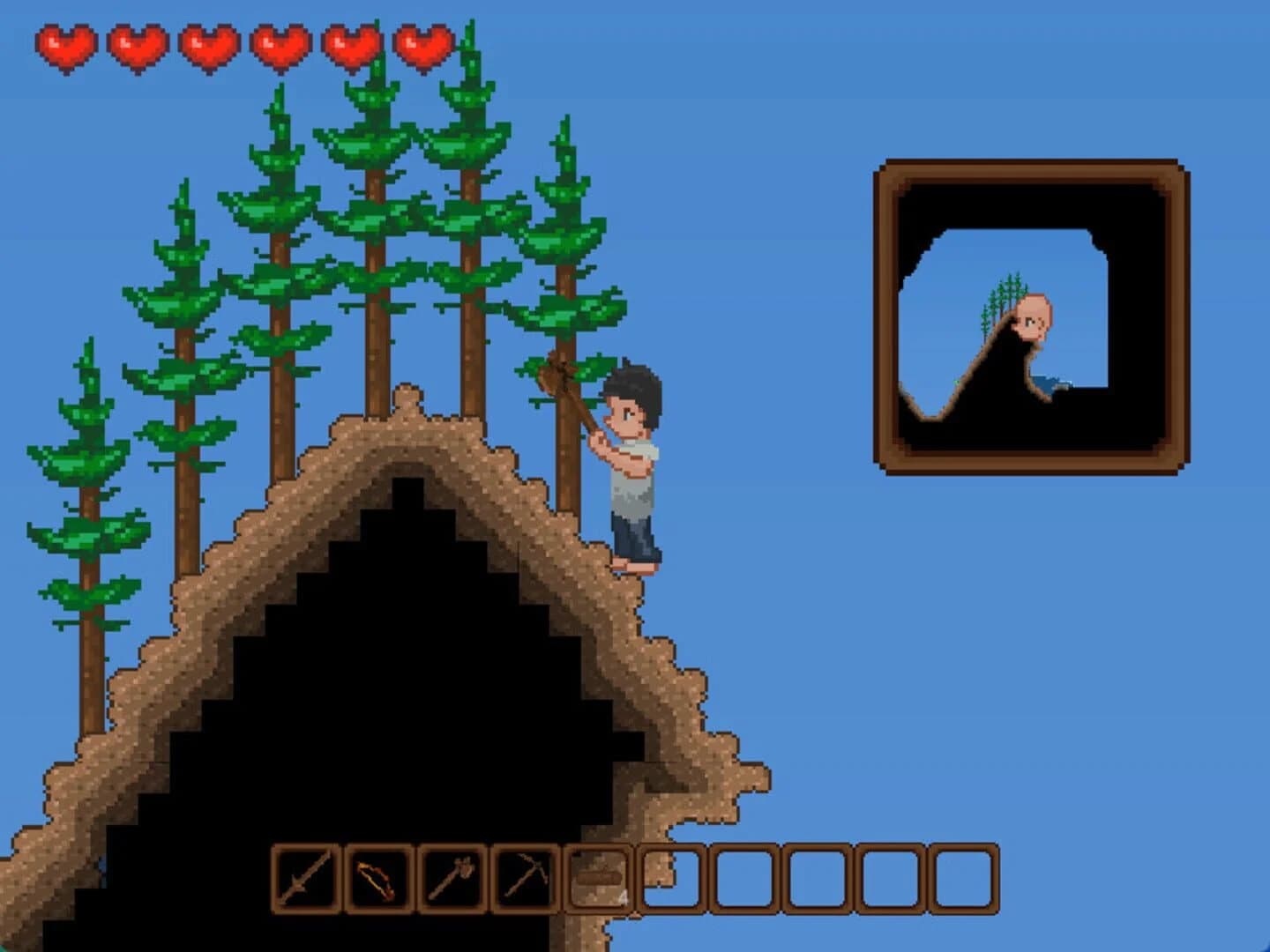Screen dimensions: 1270x952
Task: Equip the bow from the hotbar
Action: [379, 877]
